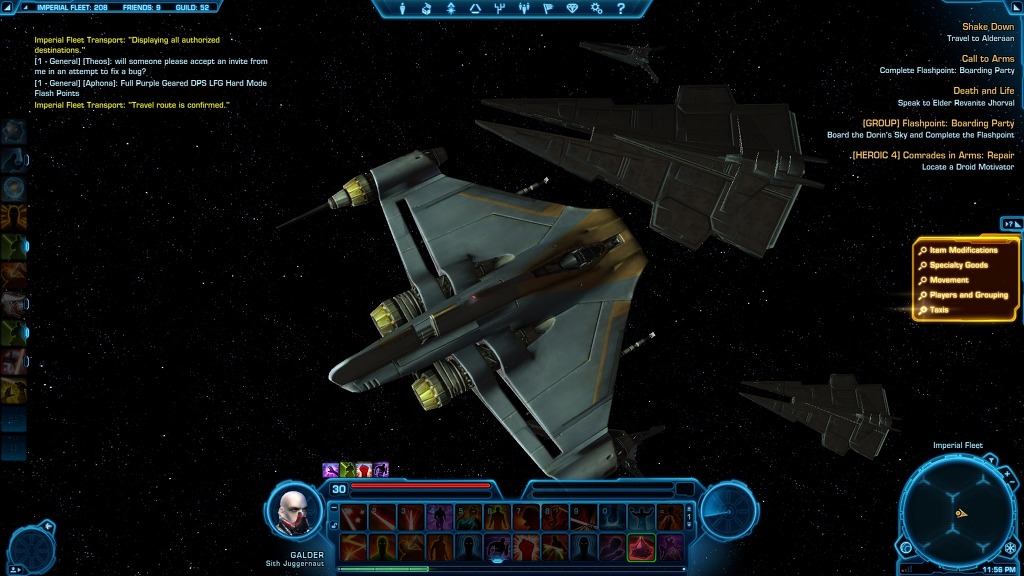The height and width of the screenshot is (576, 1024).
Task: Choose the Specialty Goods help topic
Action: [958, 265]
